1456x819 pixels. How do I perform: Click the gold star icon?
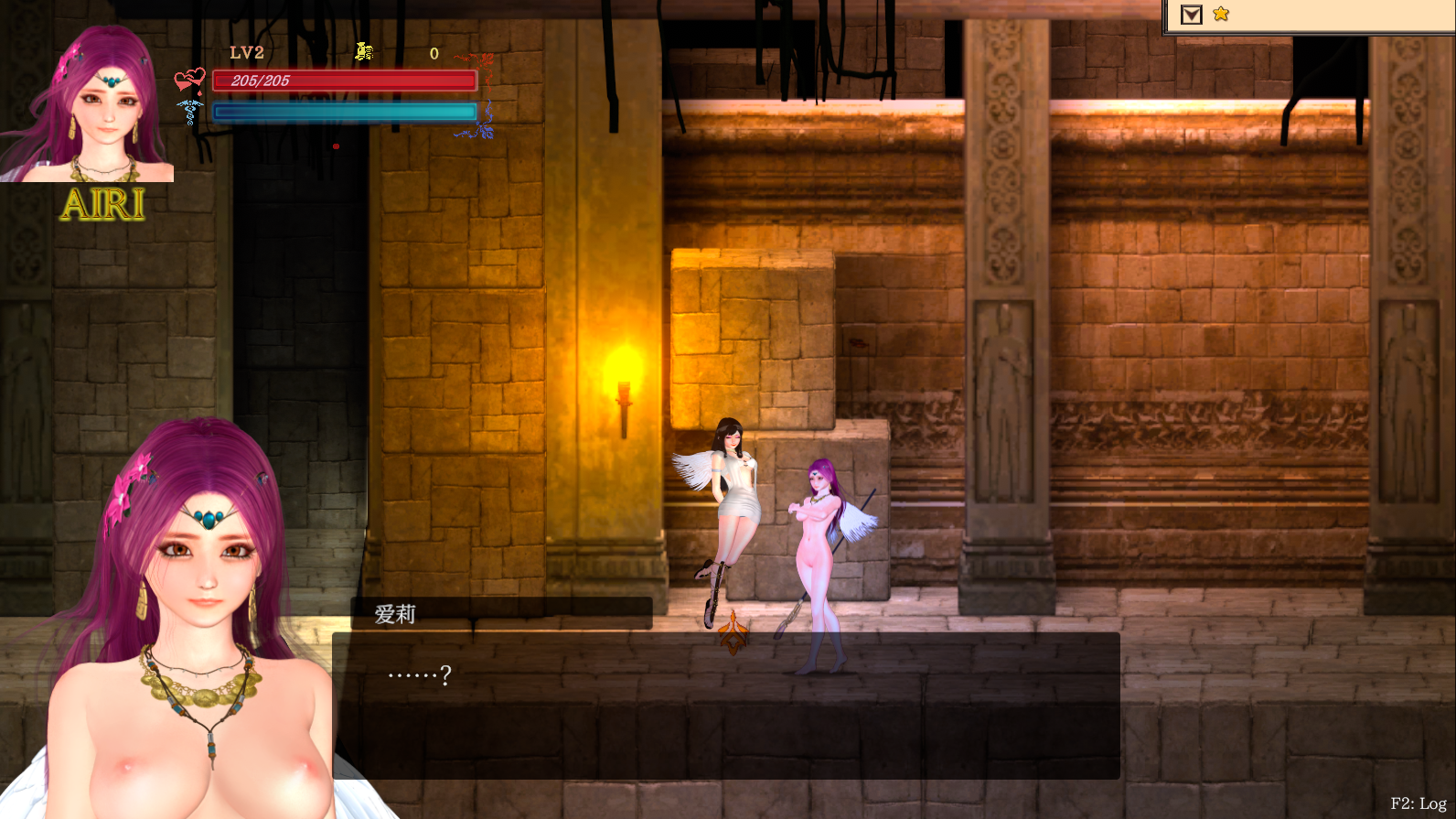click(1221, 14)
